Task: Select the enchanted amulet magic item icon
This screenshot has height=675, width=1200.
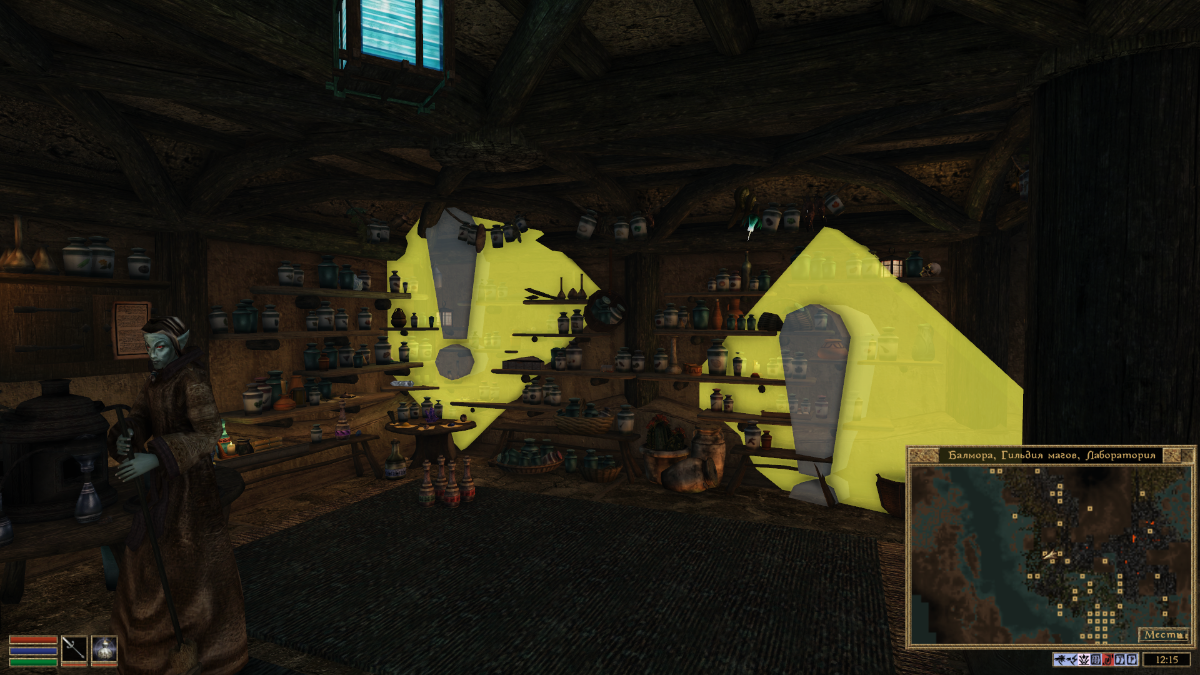Action: click(x=104, y=648)
